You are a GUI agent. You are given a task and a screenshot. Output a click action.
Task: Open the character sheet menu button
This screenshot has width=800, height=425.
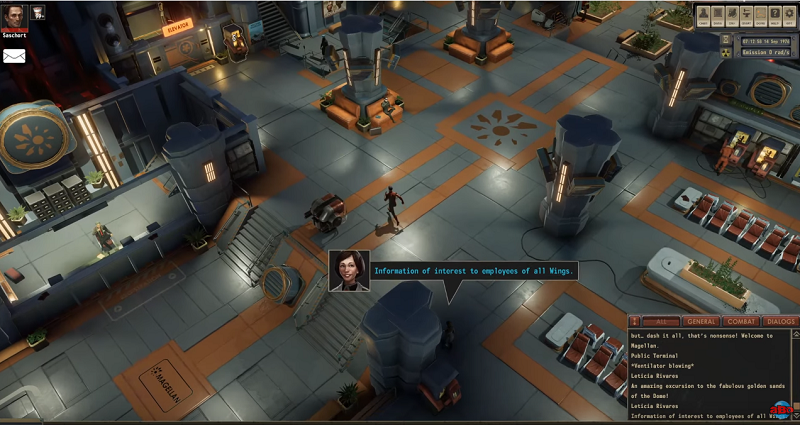(704, 17)
